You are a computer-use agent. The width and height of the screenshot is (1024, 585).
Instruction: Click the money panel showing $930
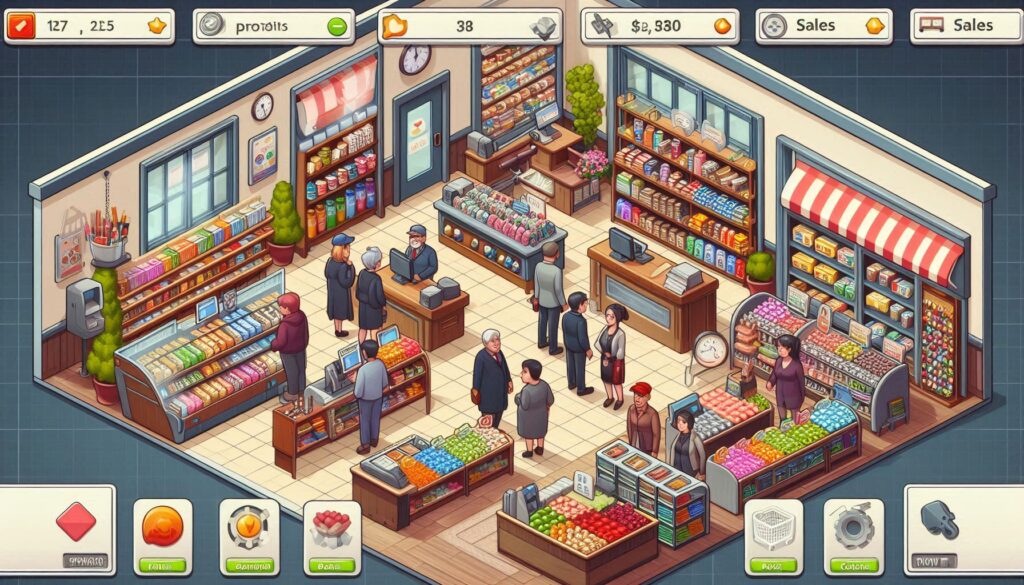tap(660, 27)
